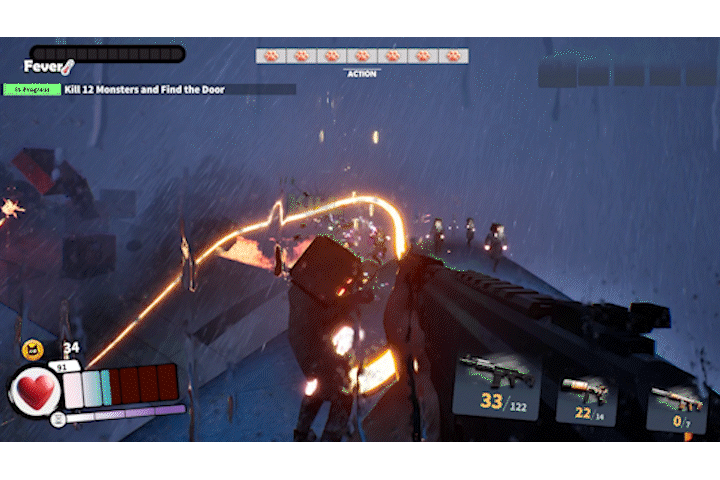
Task: Click the Fever thermometer icon
Action: [x=67, y=68]
